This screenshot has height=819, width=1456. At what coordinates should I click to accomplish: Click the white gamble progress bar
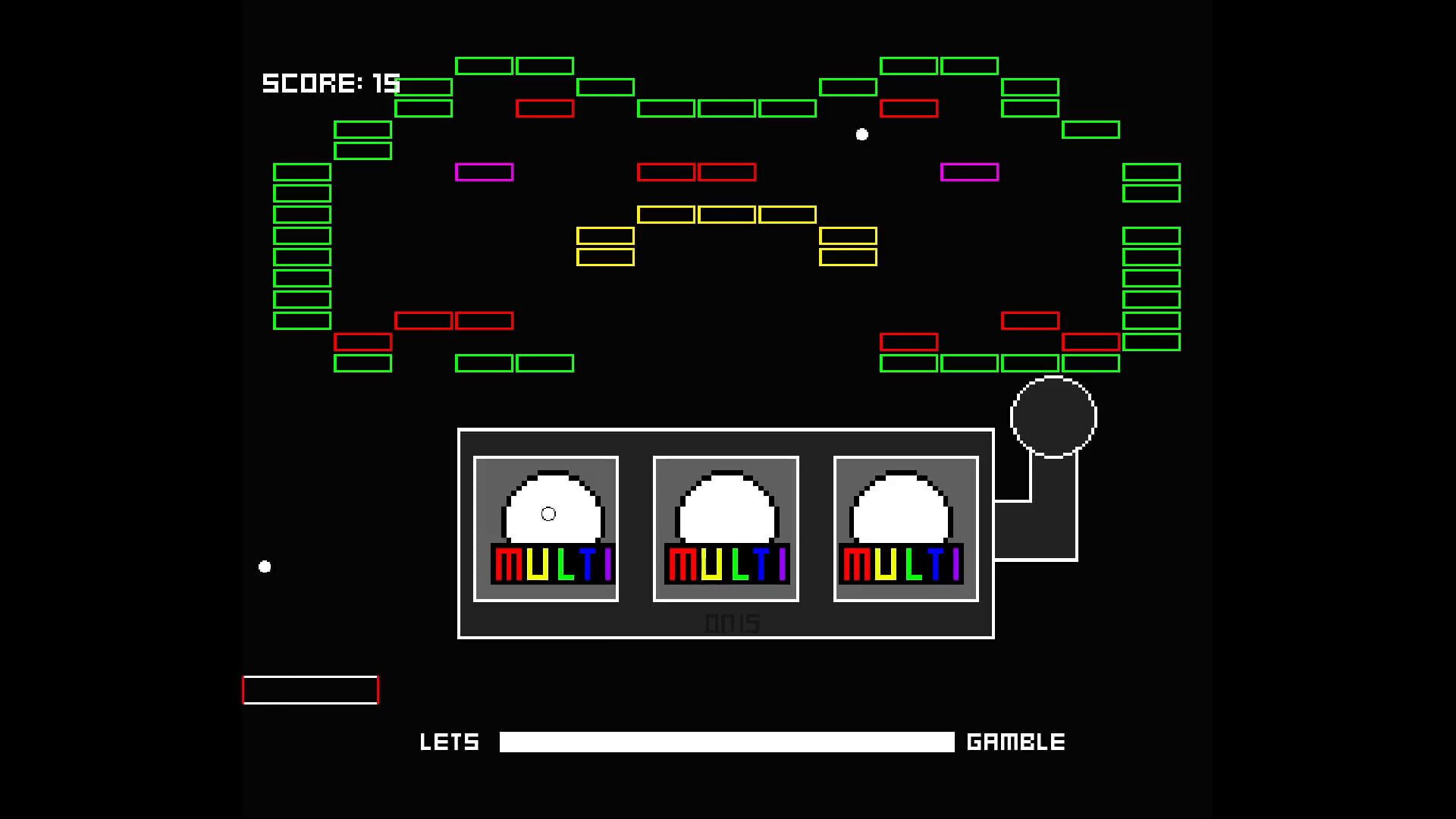[726, 742]
